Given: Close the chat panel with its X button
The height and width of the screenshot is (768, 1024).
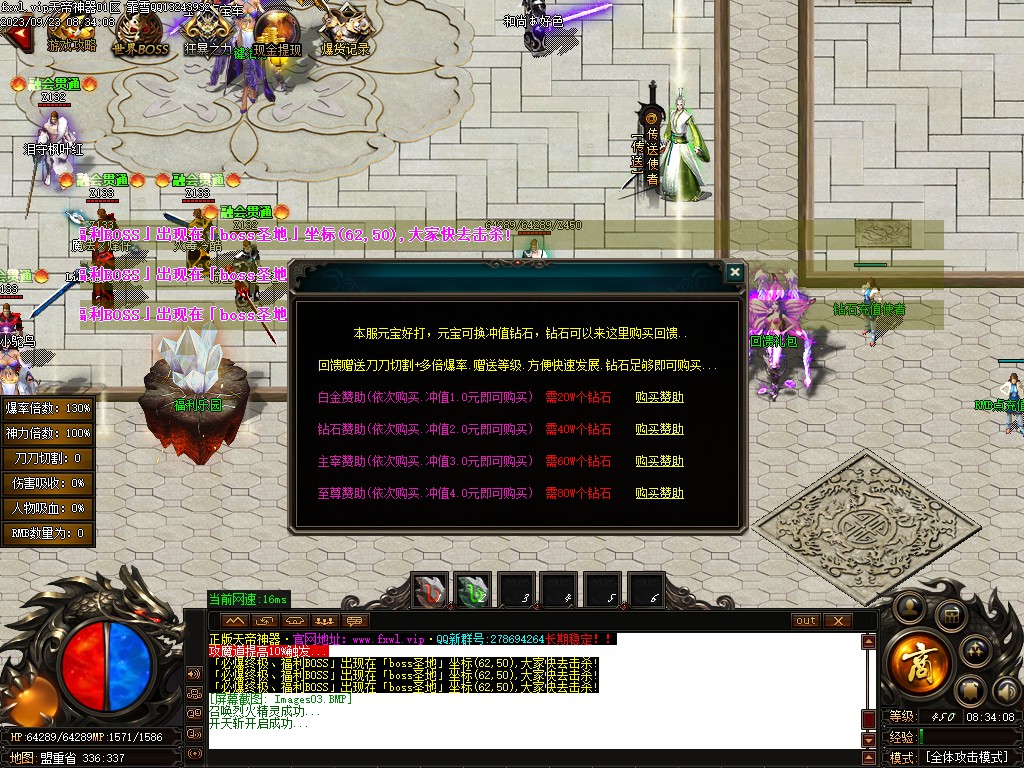Looking at the screenshot, I should pos(837,621).
